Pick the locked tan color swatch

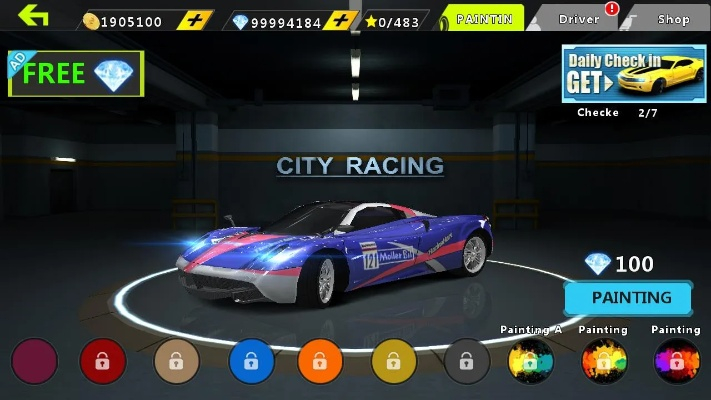176,361
